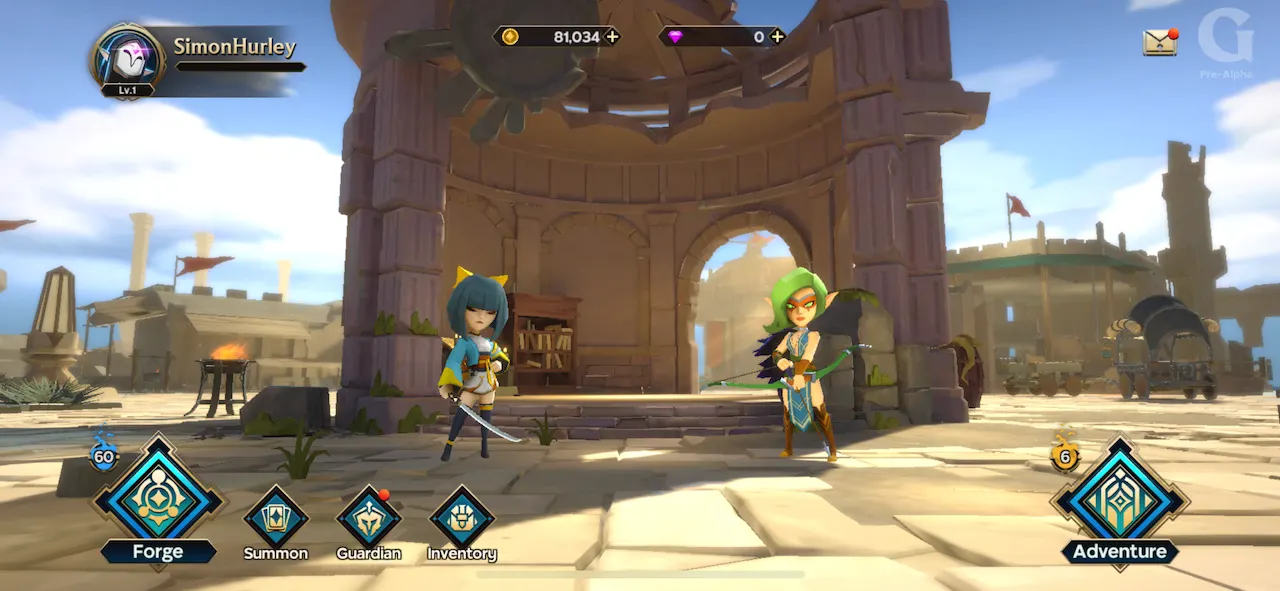Open the Inventory
Viewport: 1280px width, 591px height.
[462, 517]
